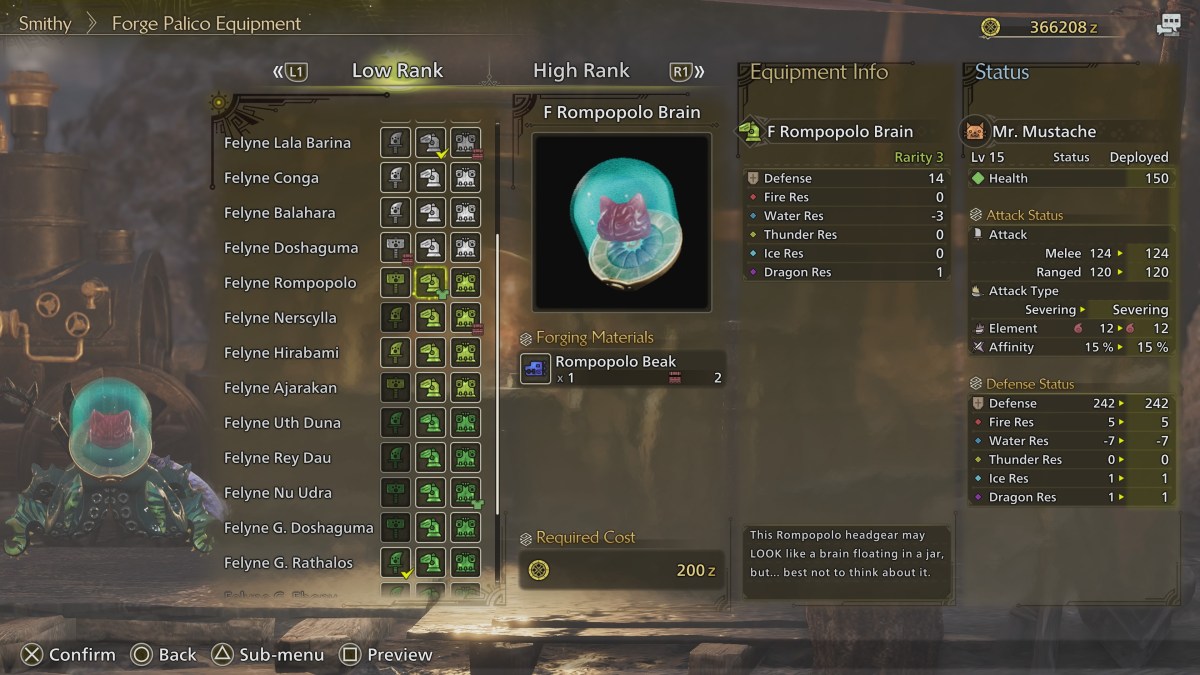Image resolution: width=1200 pixels, height=675 pixels.
Task: Select the Felyne Nu Udra row
Action: 277,493
